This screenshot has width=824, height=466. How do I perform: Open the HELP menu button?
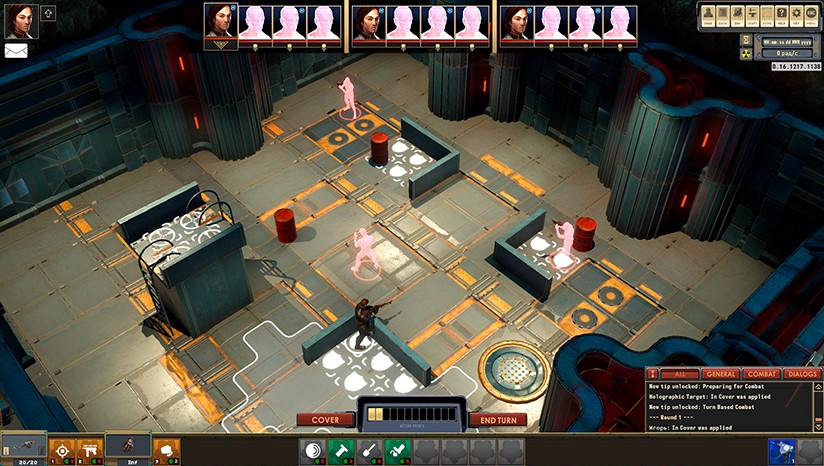click(x=783, y=16)
